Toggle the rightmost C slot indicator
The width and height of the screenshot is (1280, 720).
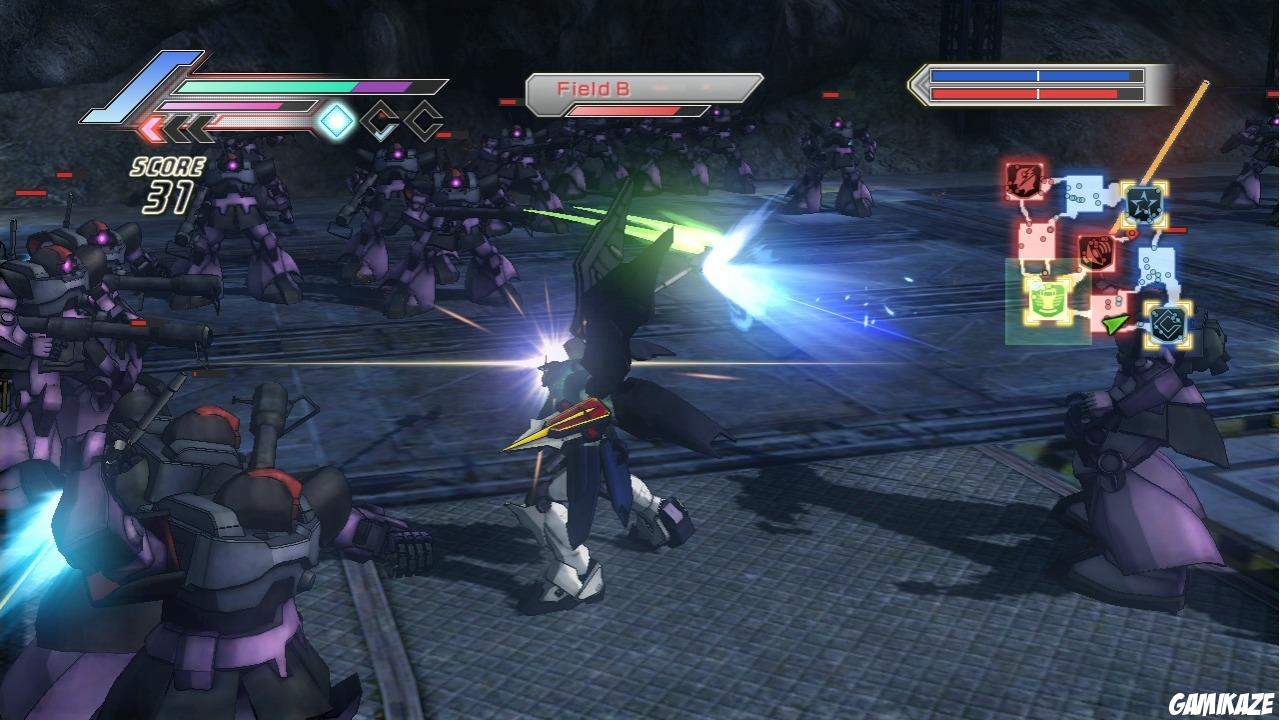pyautogui.click(x=424, y=121)
